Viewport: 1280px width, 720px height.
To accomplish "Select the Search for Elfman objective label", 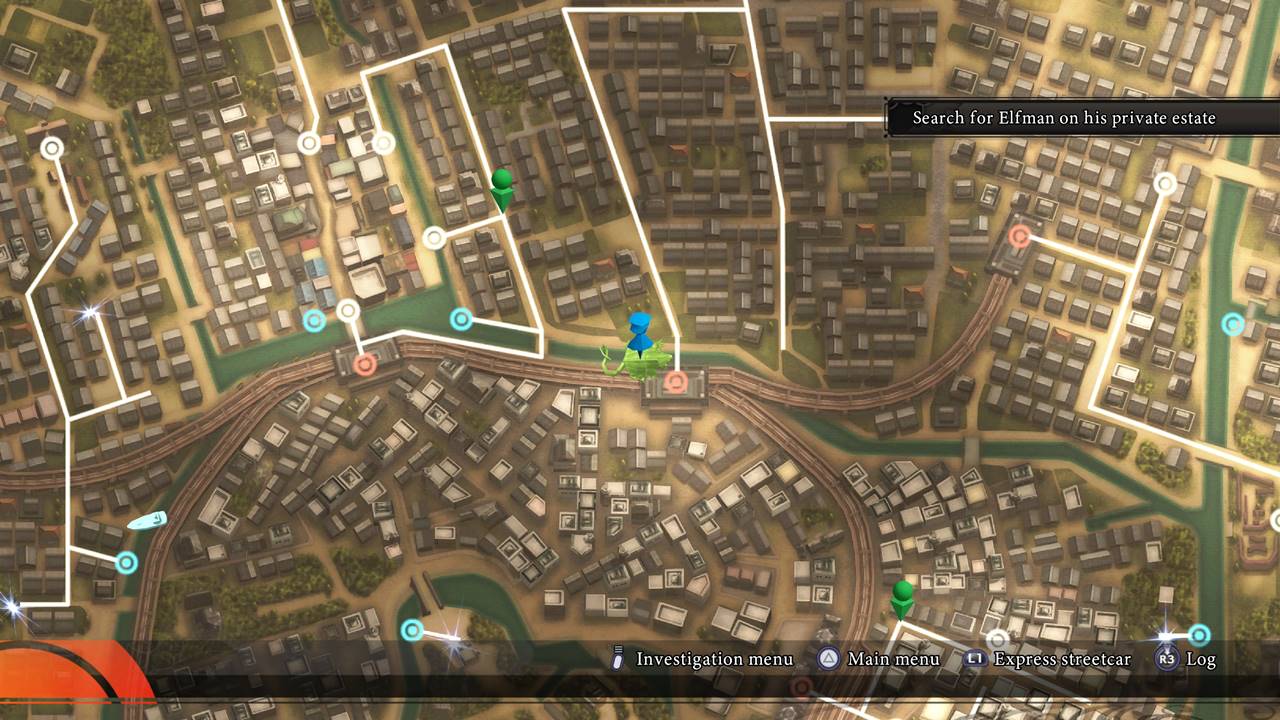I will 1064,118.
